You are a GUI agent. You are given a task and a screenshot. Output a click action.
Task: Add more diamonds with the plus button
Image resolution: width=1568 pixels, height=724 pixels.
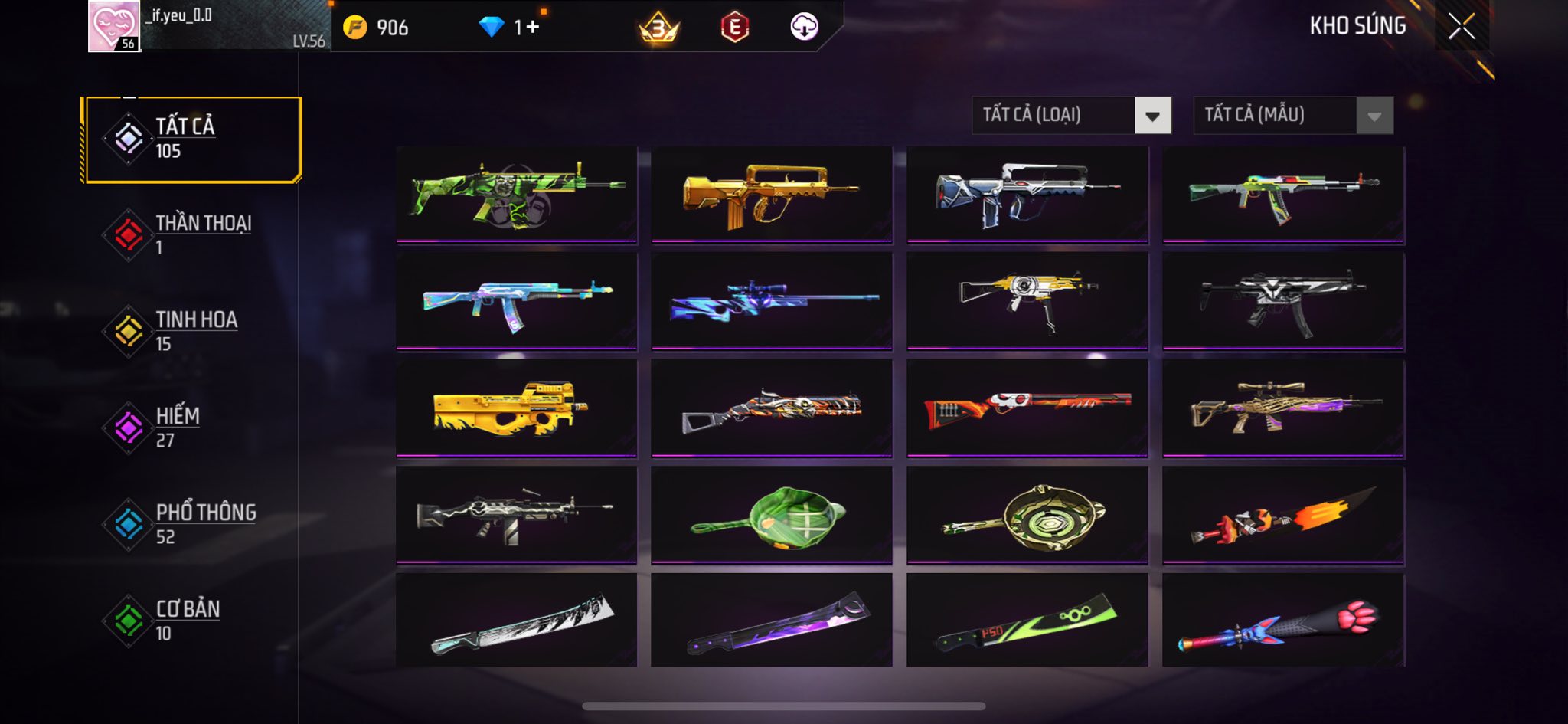click(x=532, y=28)
